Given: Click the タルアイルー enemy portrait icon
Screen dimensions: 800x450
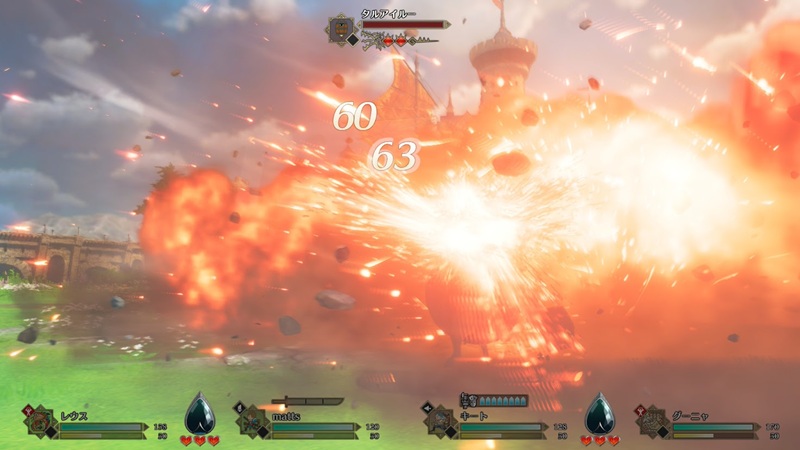Looking at the screenshot, I should (x=343, y=29).
